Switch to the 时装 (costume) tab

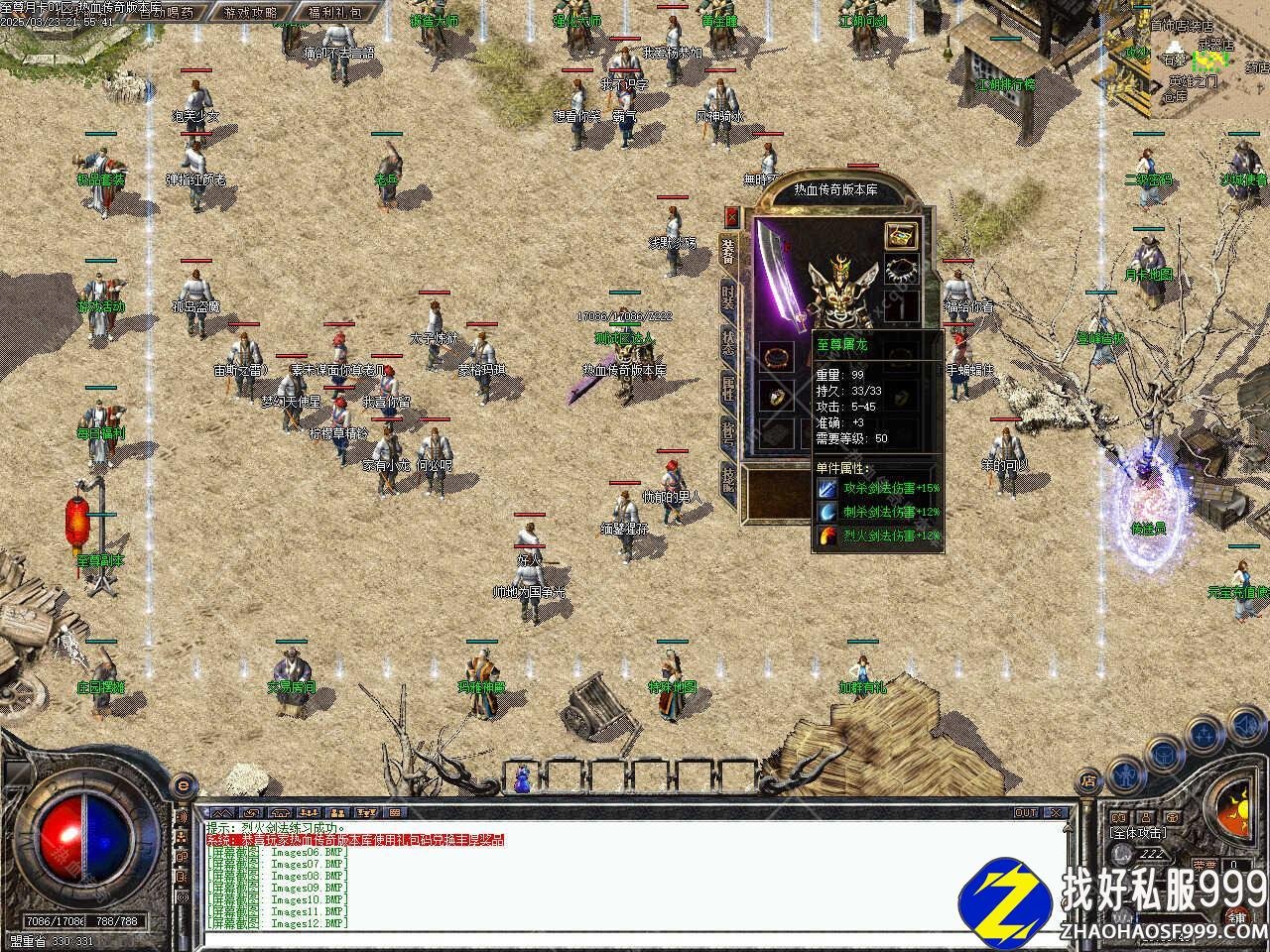[x=729, y=298]
